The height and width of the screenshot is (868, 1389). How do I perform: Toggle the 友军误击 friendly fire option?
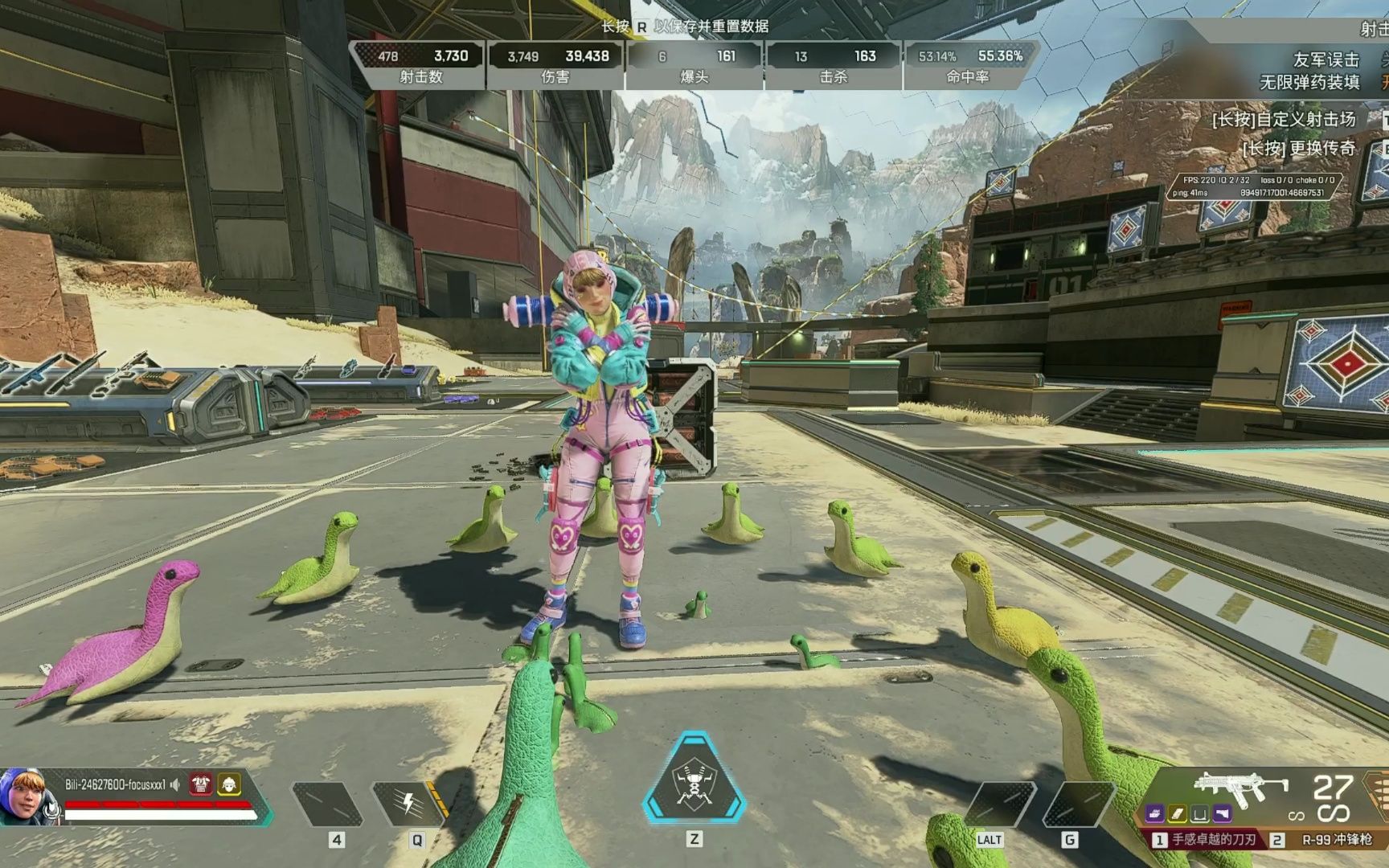tap(1326, 59)
